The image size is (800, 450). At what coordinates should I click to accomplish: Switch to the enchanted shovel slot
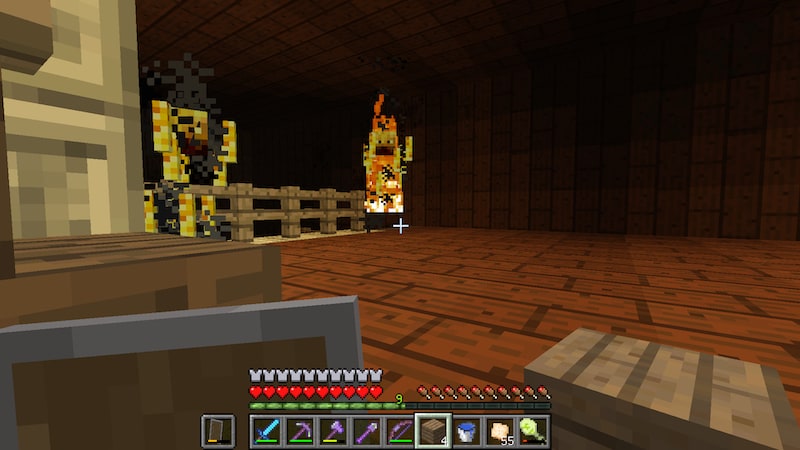pos(366,431)
